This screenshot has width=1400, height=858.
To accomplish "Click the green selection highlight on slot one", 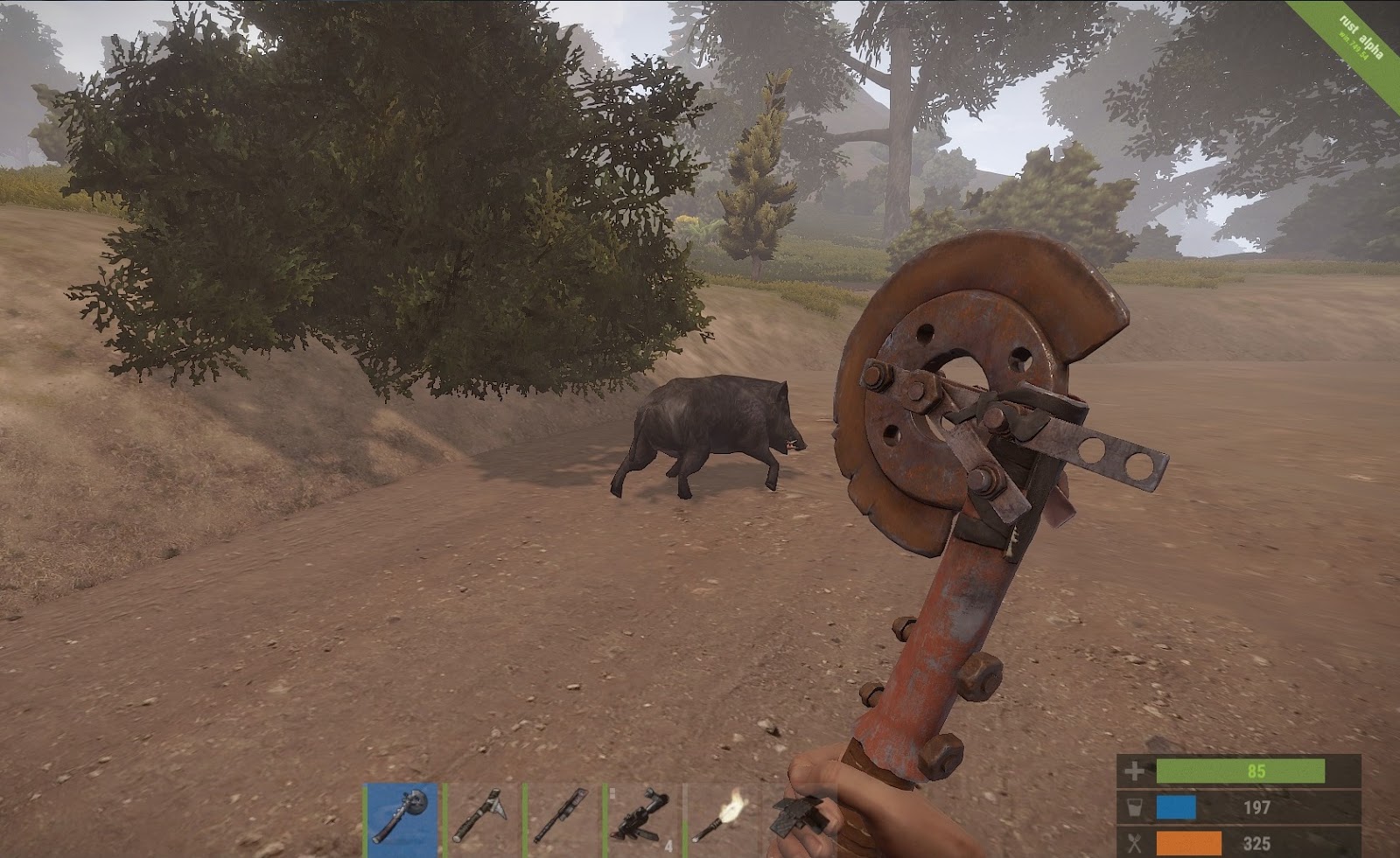I will tap(366, 820).
